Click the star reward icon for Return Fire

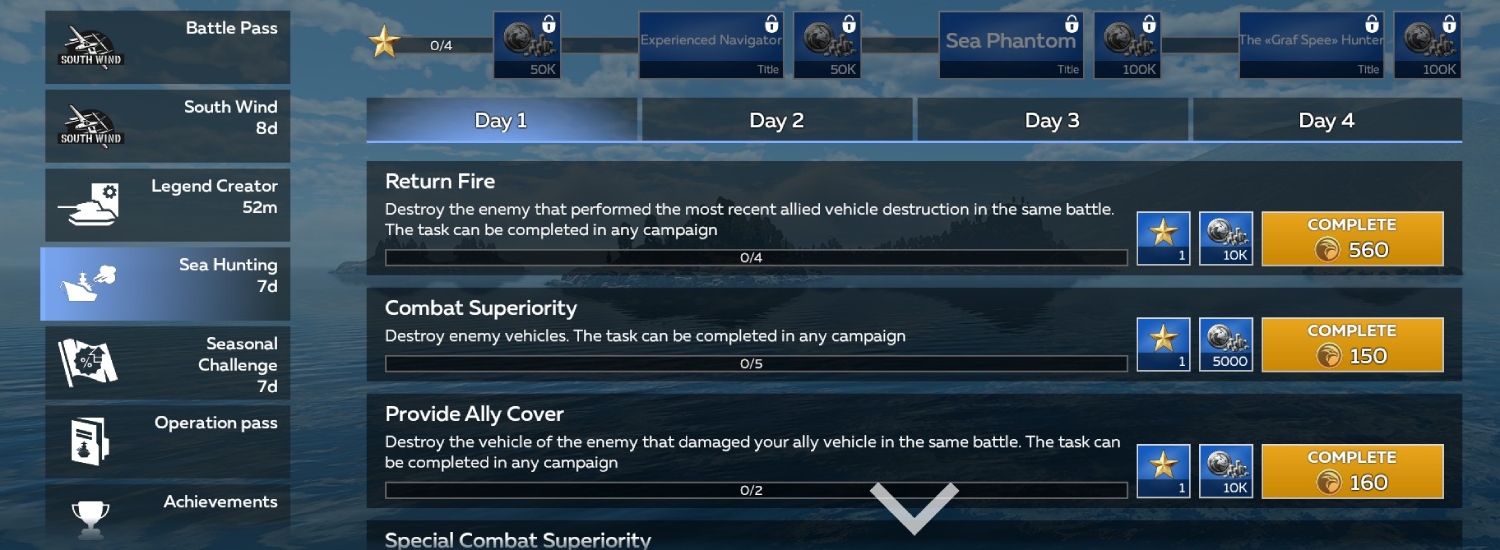coord(1163,238)
